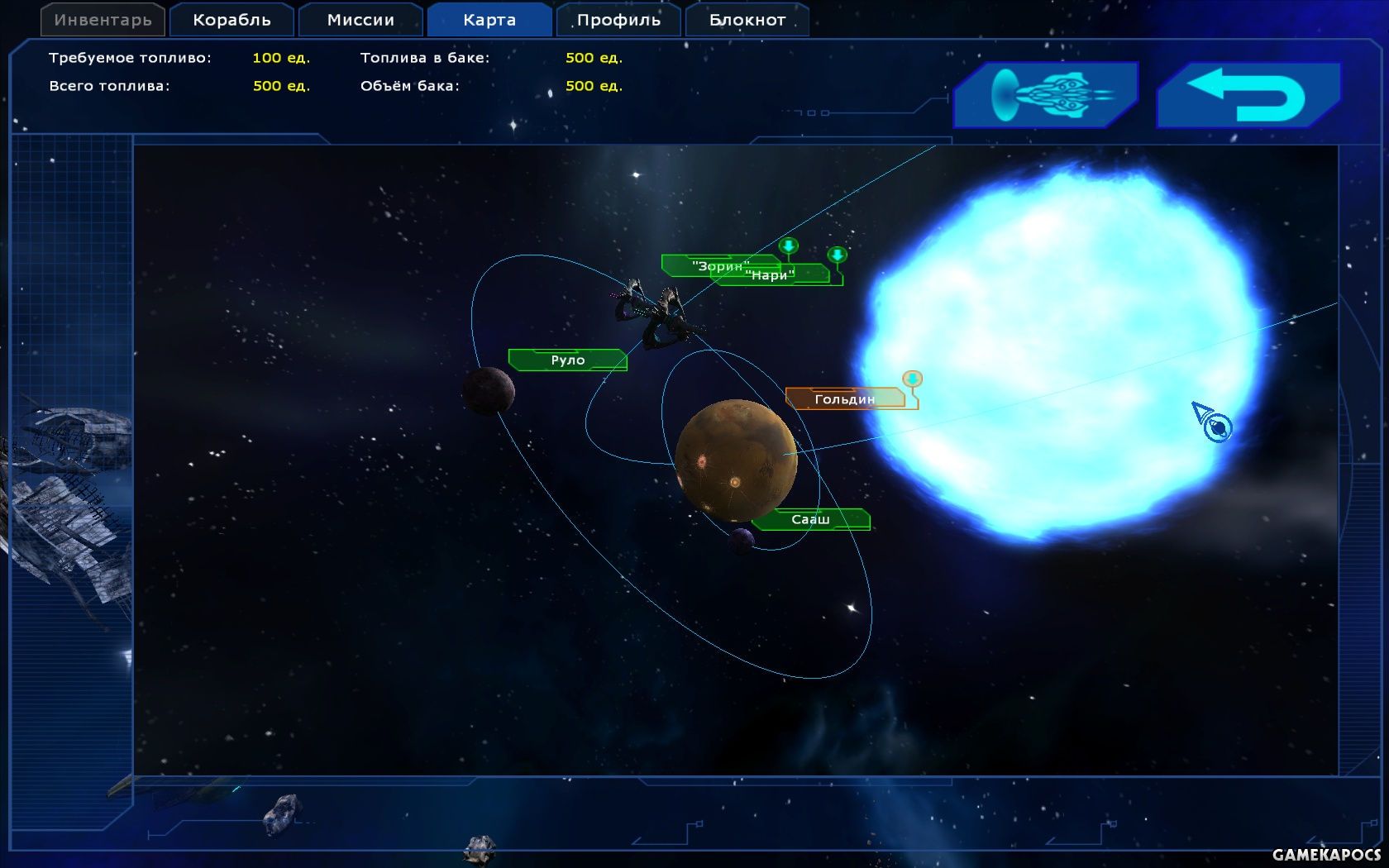Choose the Гольдин map marker
Image resolution: width=1389 pixels, height=868 pixels.
pyautogui.click(x=844, y=399)
